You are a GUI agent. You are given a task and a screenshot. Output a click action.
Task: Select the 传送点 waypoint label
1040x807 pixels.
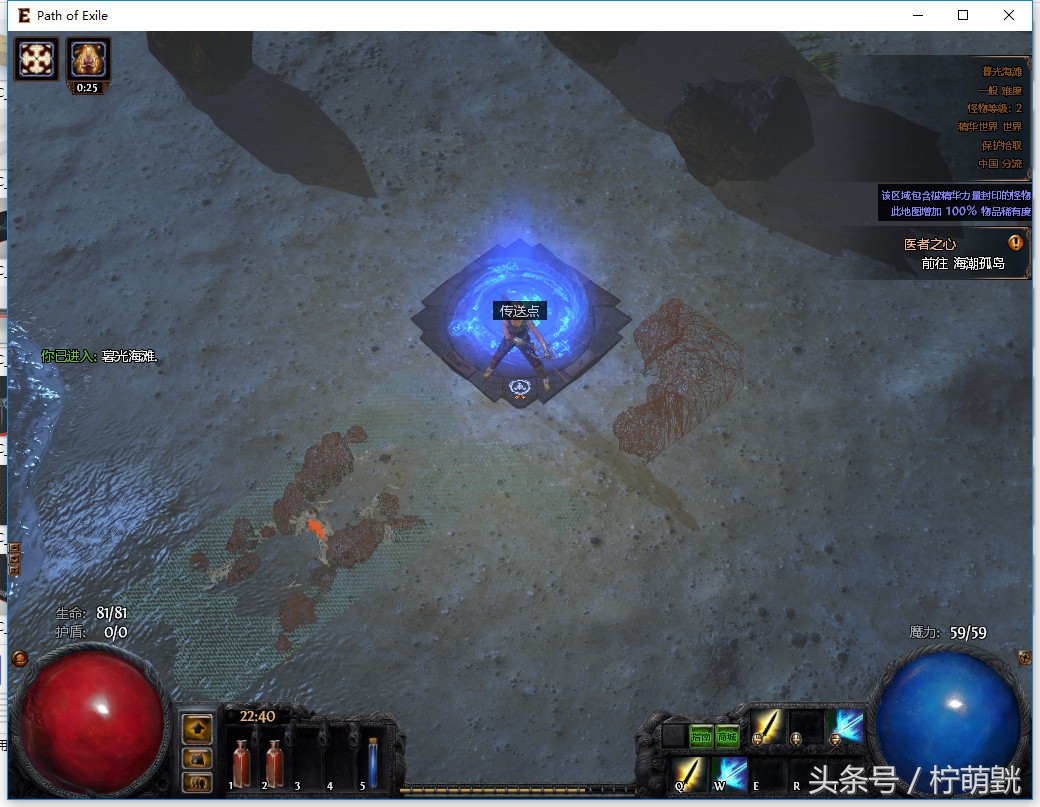pyautogui.click(x=520, y=311)
